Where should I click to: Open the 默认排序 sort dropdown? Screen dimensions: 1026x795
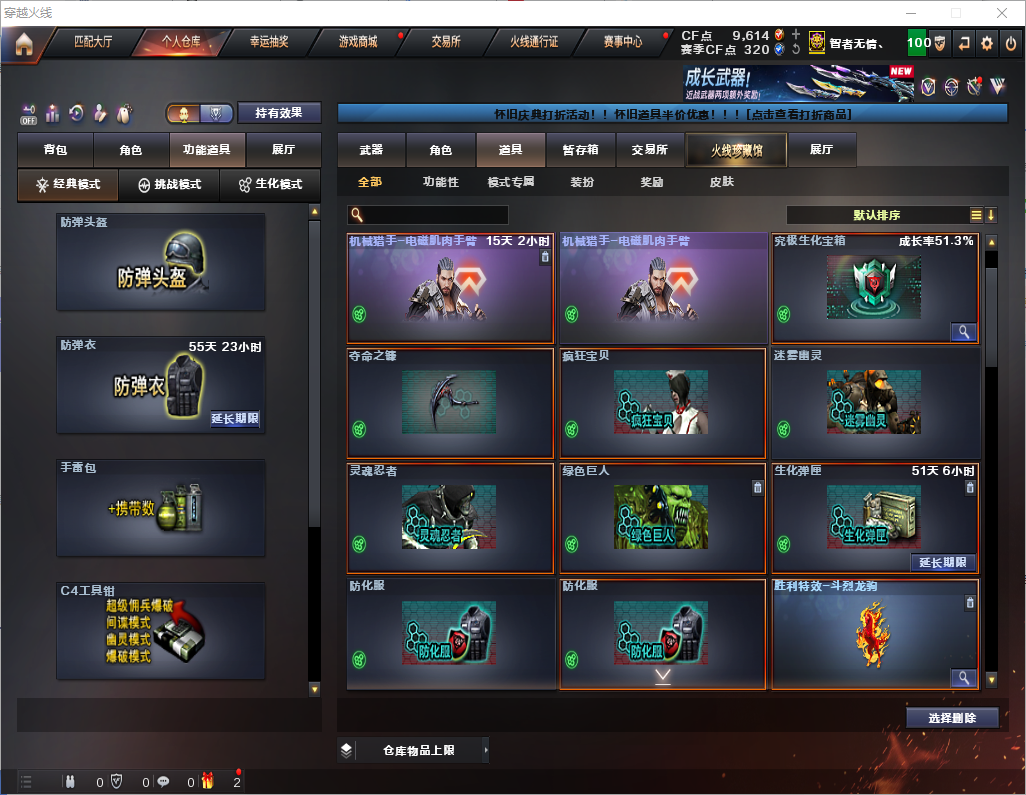tap(877, 215)
